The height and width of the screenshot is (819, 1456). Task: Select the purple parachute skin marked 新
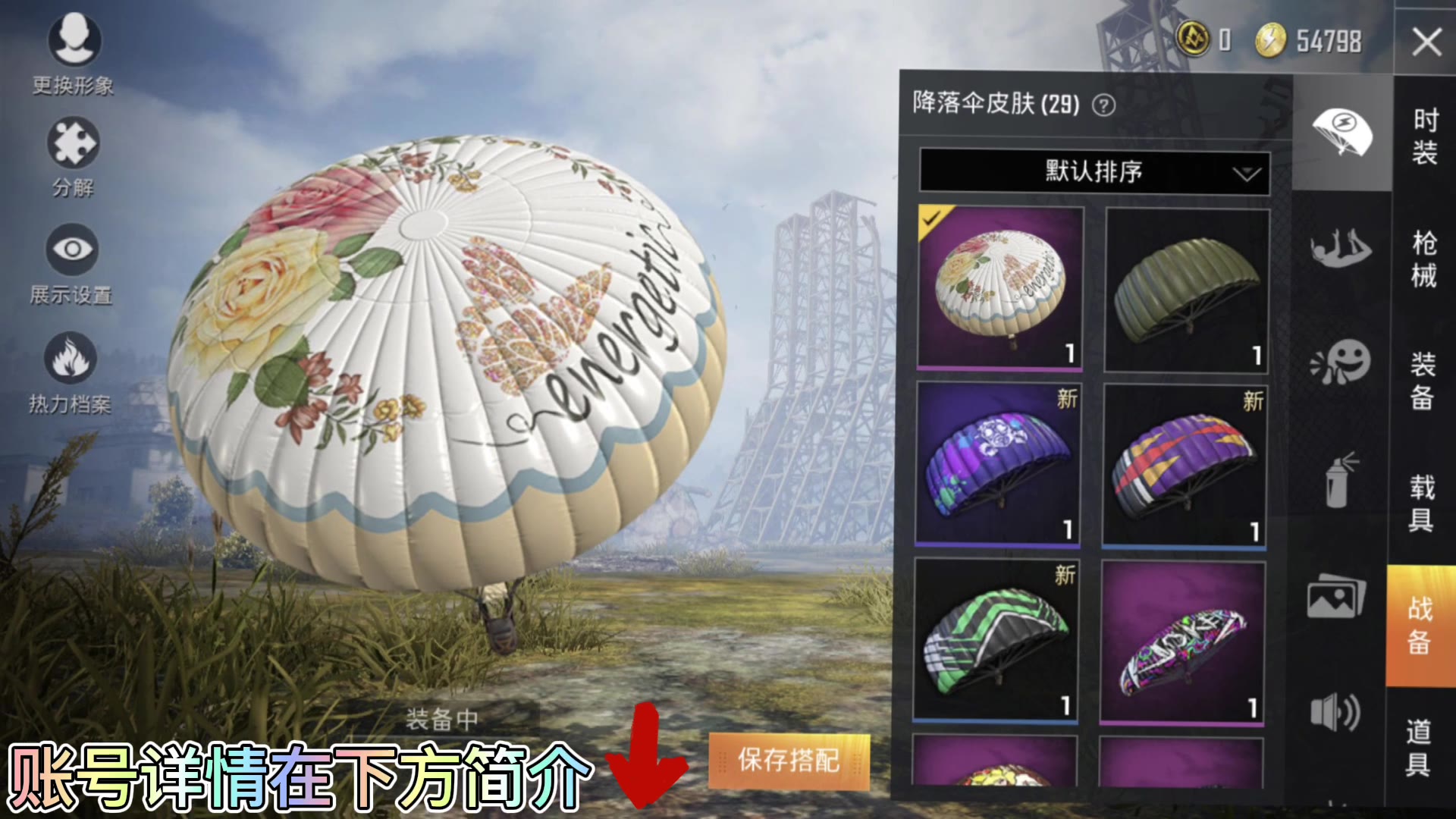point(999,465)
